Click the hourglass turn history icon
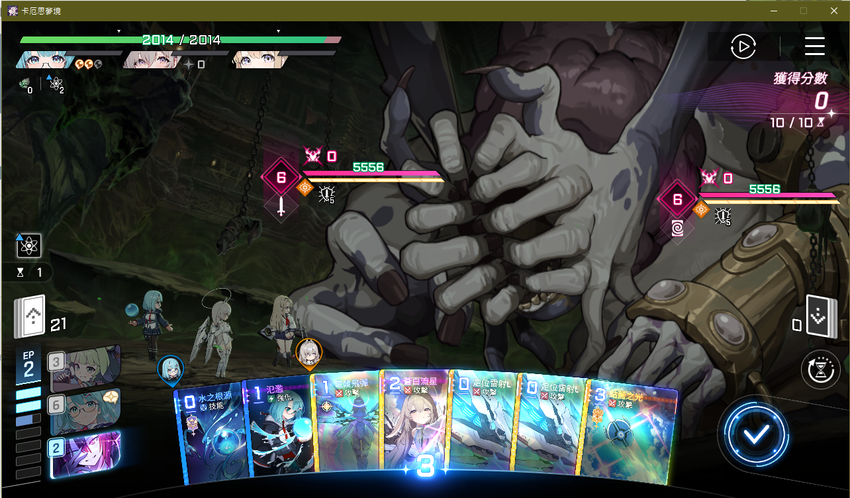 [820, 370]
